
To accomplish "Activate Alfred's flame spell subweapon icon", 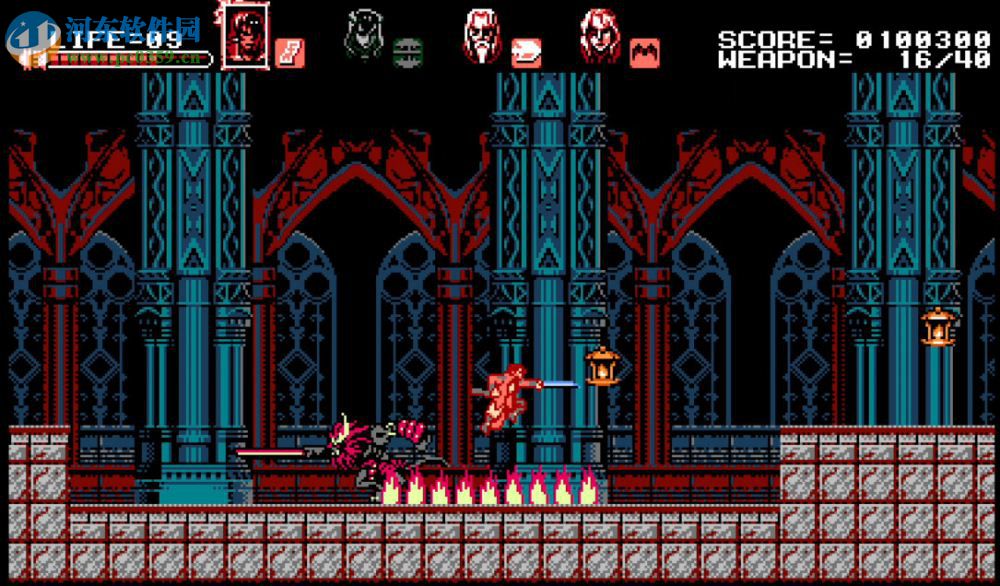I will (526, 52).
